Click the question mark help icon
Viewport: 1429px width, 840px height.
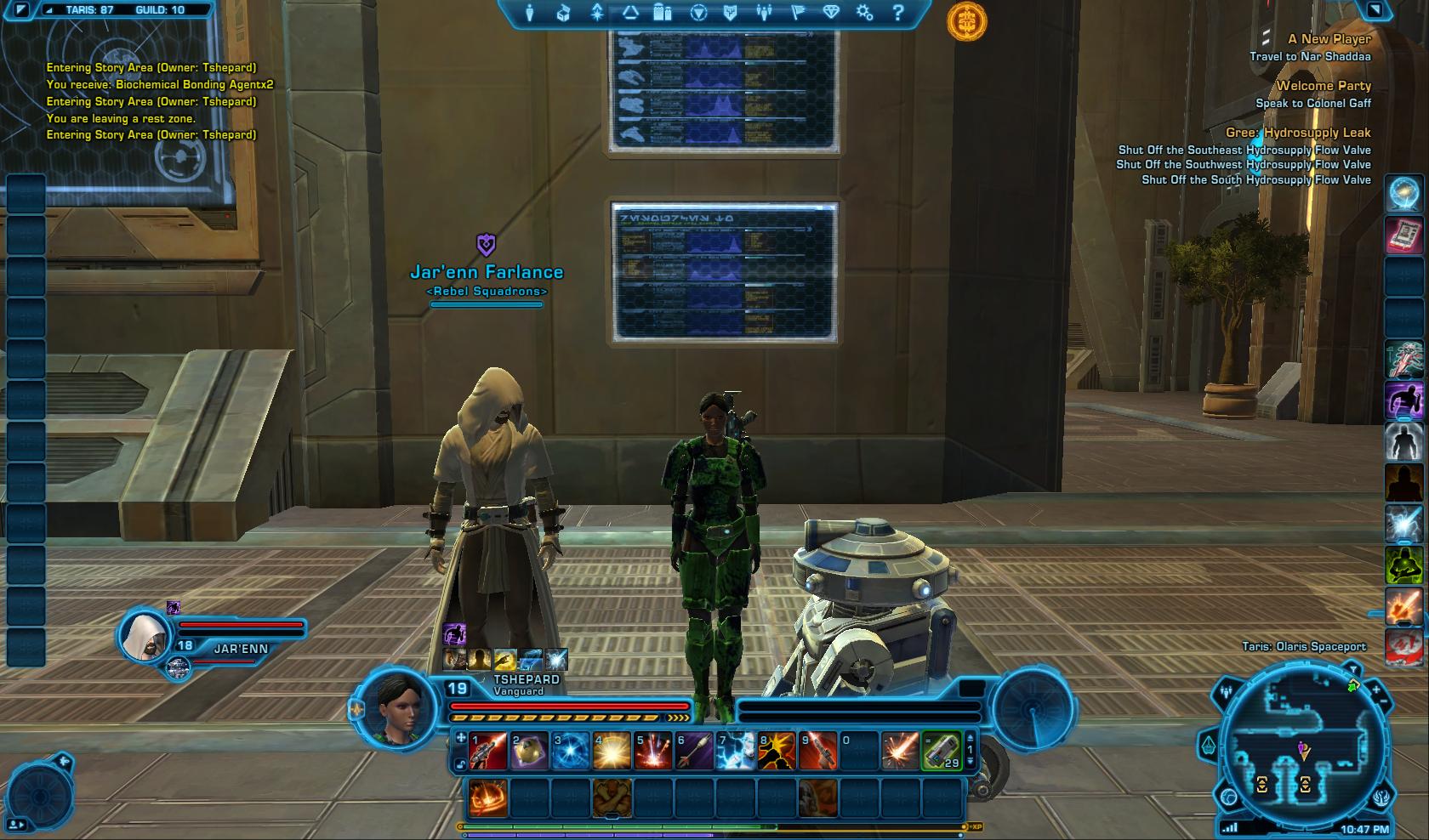(898, 13)
